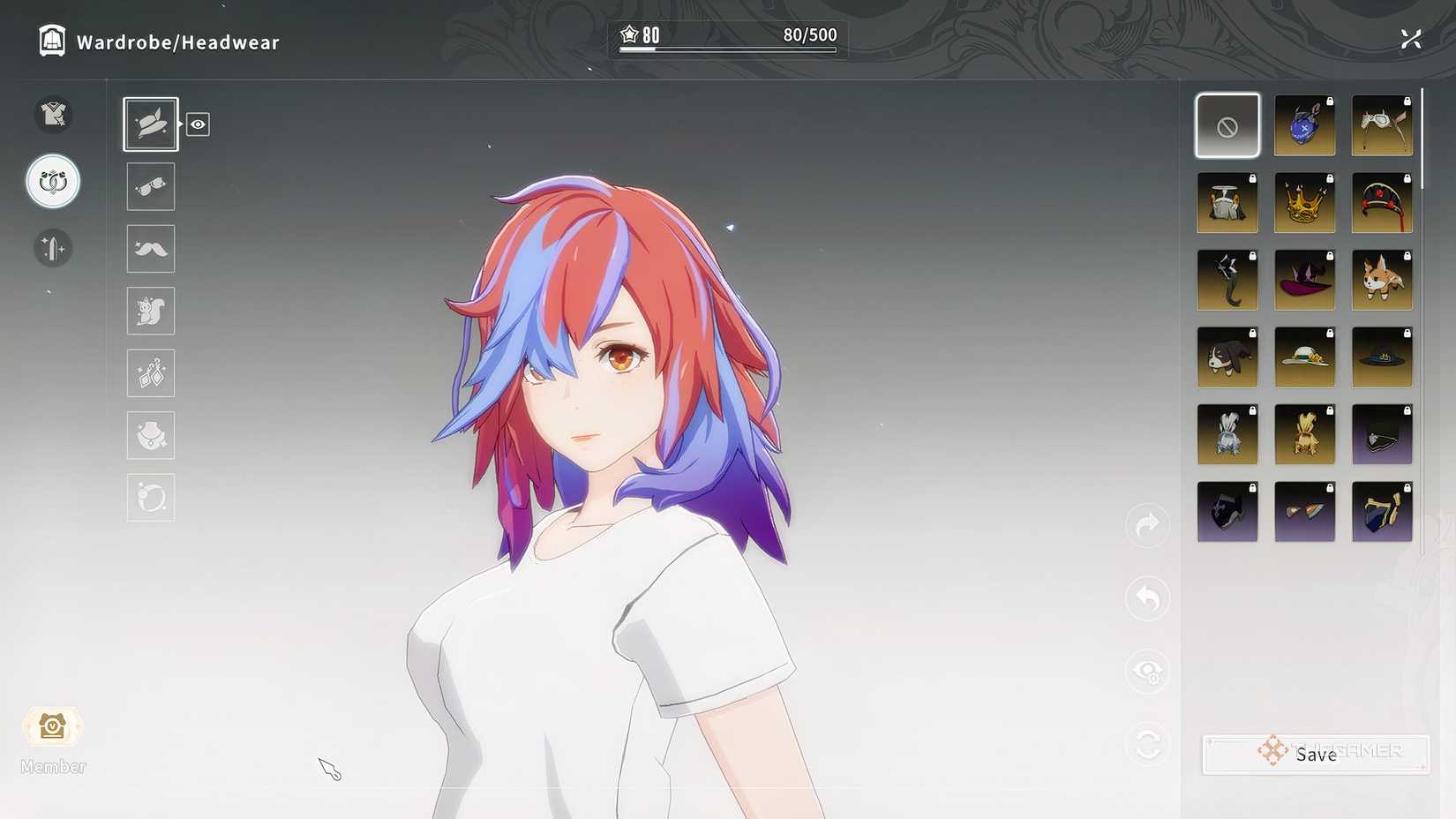The image size is (1456, 819).
Task: Open the dye/appearance section icon
Action: [53, 249]
